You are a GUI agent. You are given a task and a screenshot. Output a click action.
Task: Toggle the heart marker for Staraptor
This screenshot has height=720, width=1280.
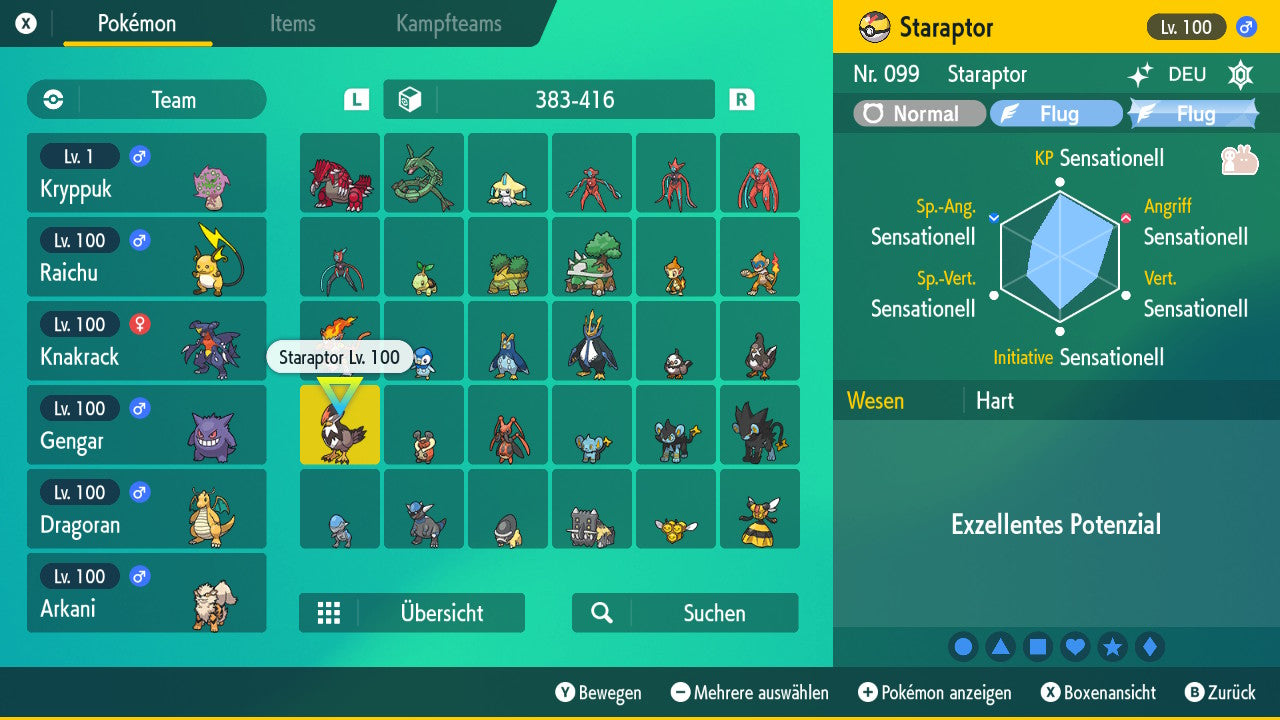(x=1075, y=646)
